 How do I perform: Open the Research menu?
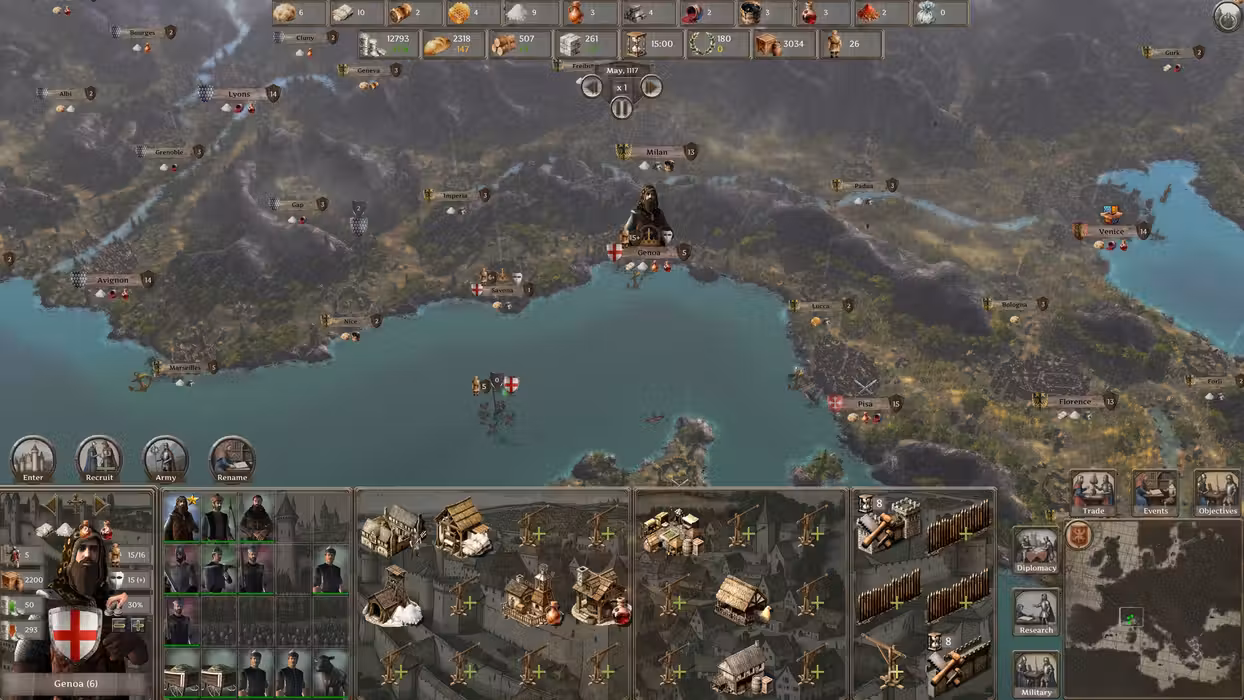coord(1036,611)
